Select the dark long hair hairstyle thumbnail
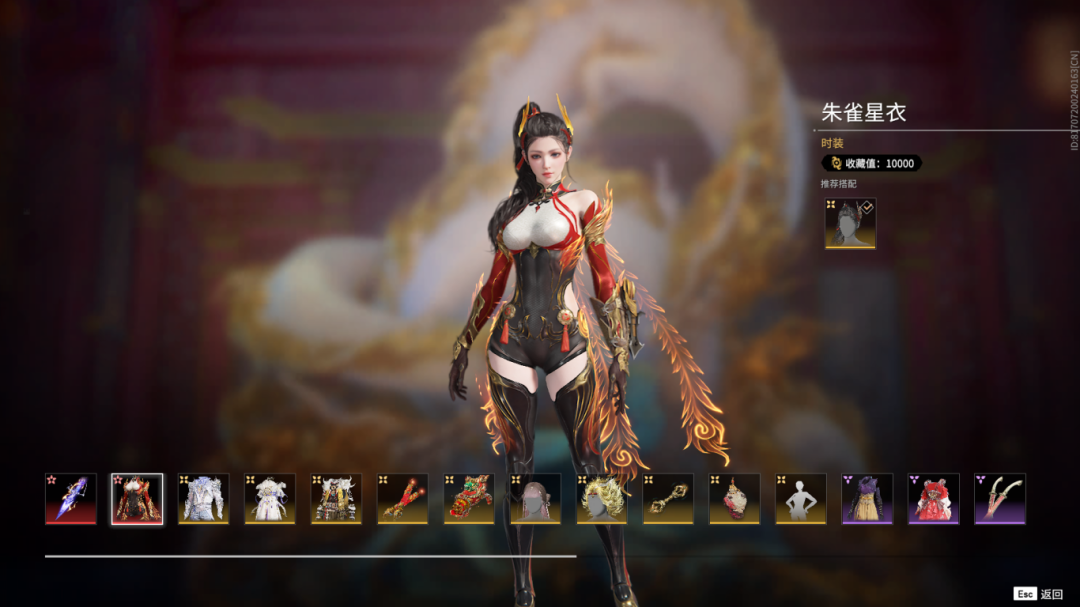Viewport: 1080px width, 607px height. (535, 498)
